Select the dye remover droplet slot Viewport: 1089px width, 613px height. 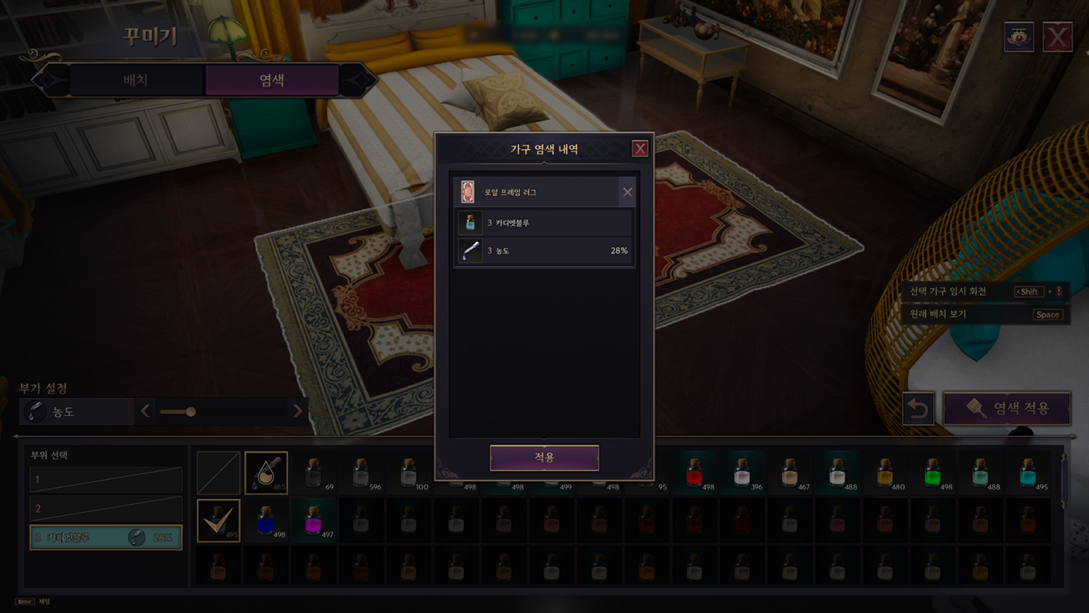(x=266, y=472)
